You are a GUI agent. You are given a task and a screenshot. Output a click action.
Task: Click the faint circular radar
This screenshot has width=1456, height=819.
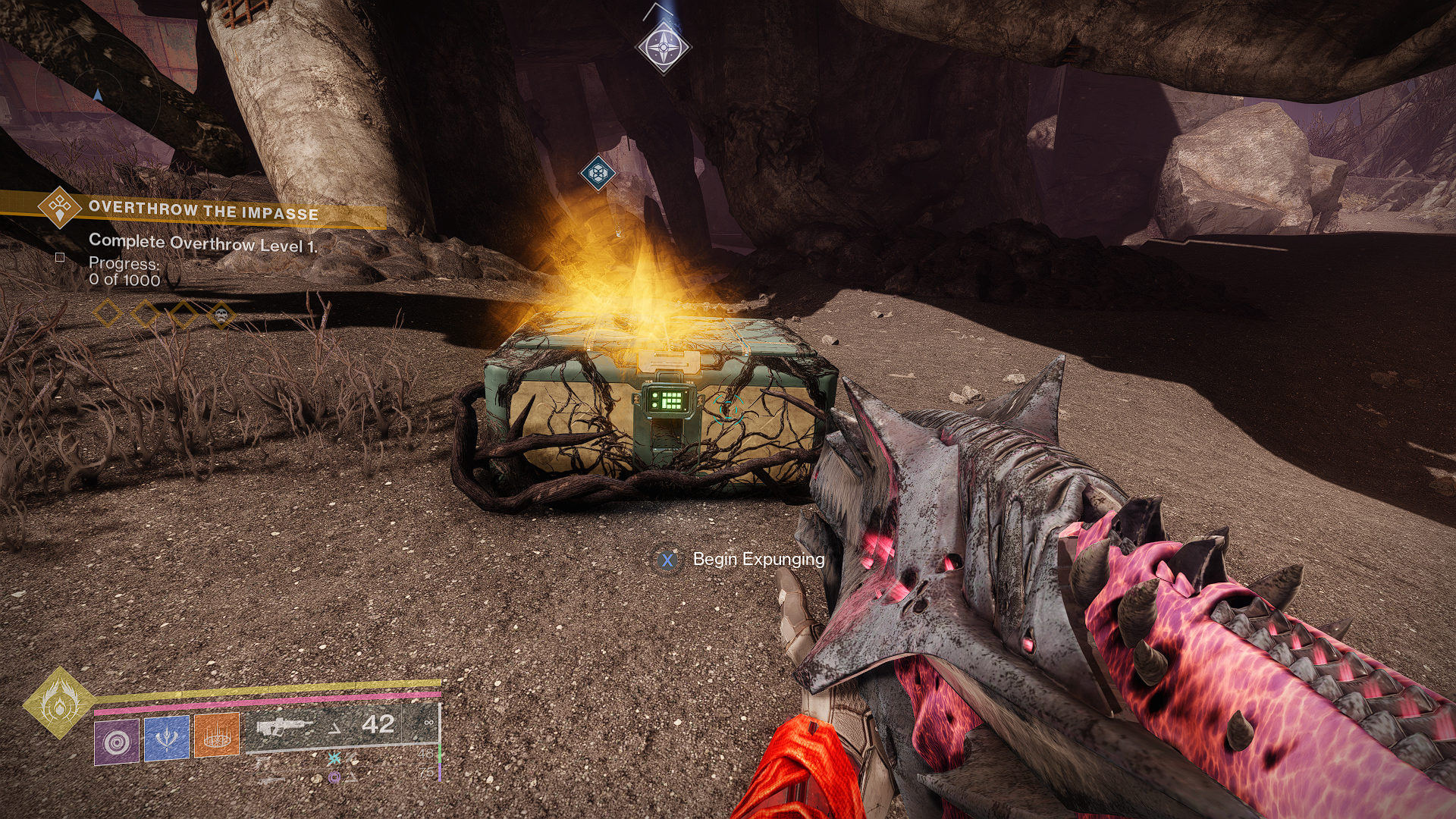(97, 95)
